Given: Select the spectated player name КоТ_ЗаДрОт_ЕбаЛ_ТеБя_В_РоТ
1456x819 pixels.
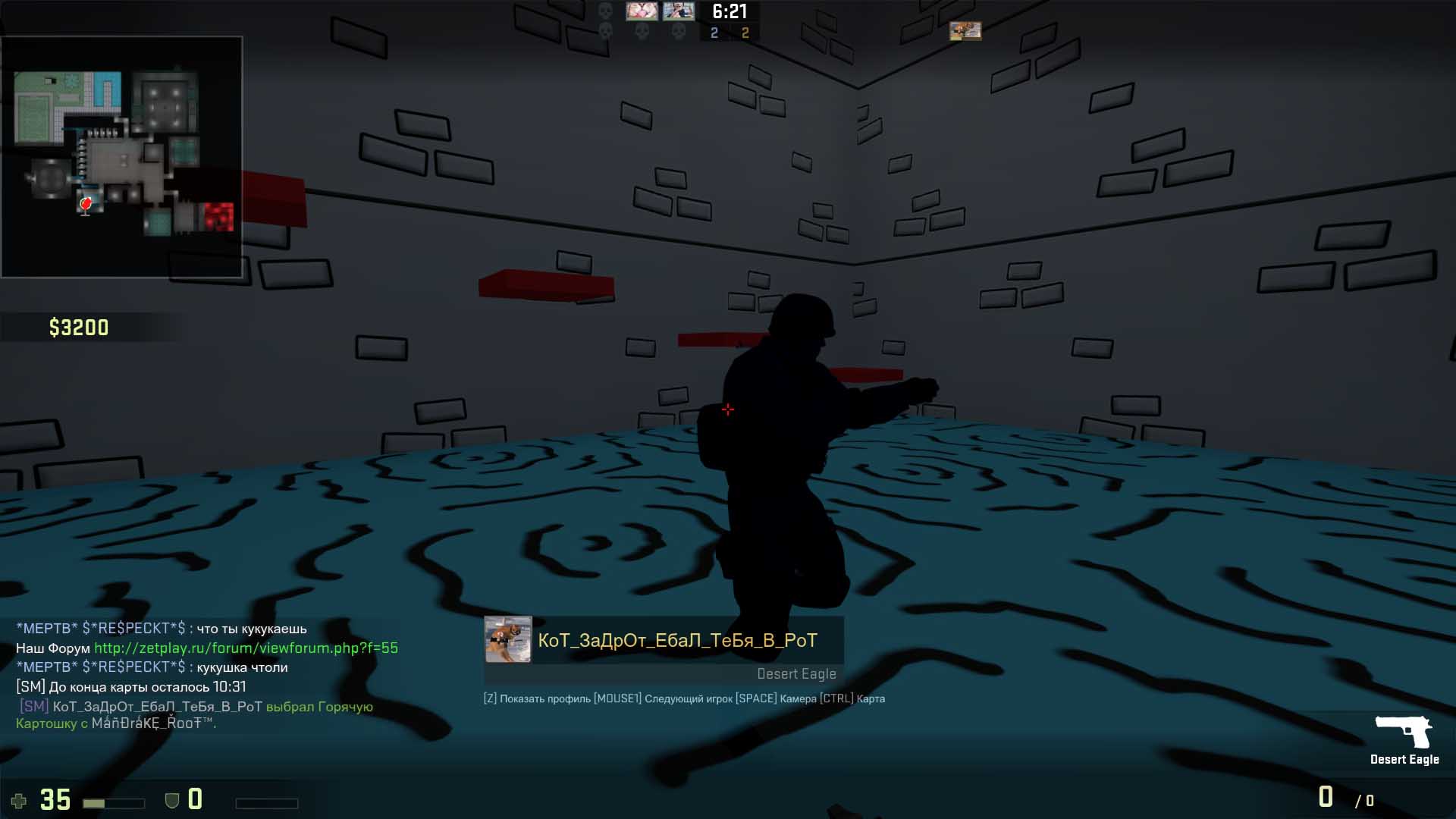Looking at the screenshot, I should coord(677,641).
